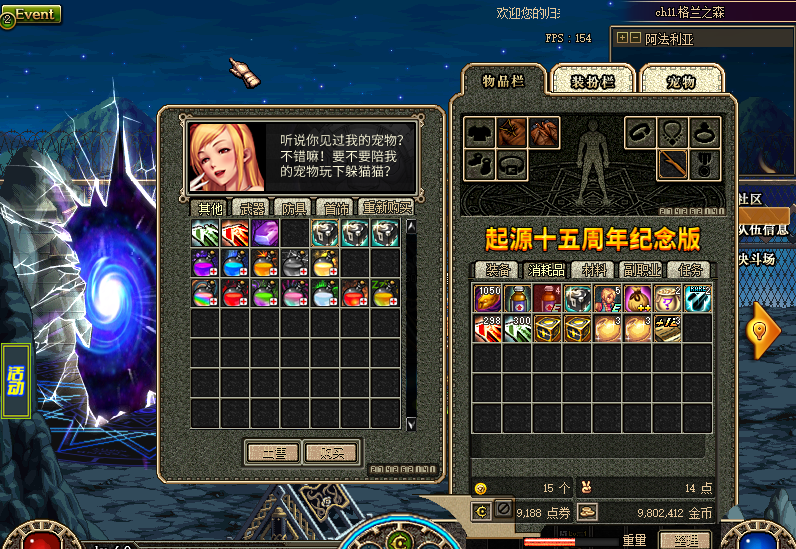Open the 副职业 inventory category
796x549 pixels.
(642, 270)
